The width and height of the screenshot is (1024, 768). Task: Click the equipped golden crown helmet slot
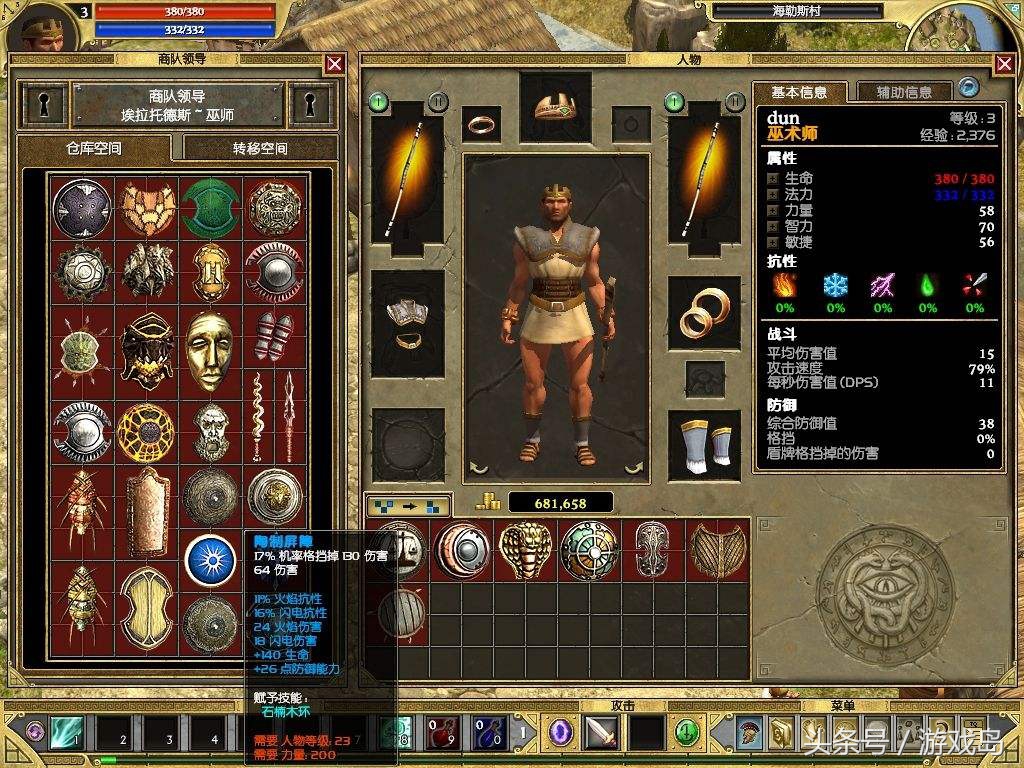coord(555,107)
